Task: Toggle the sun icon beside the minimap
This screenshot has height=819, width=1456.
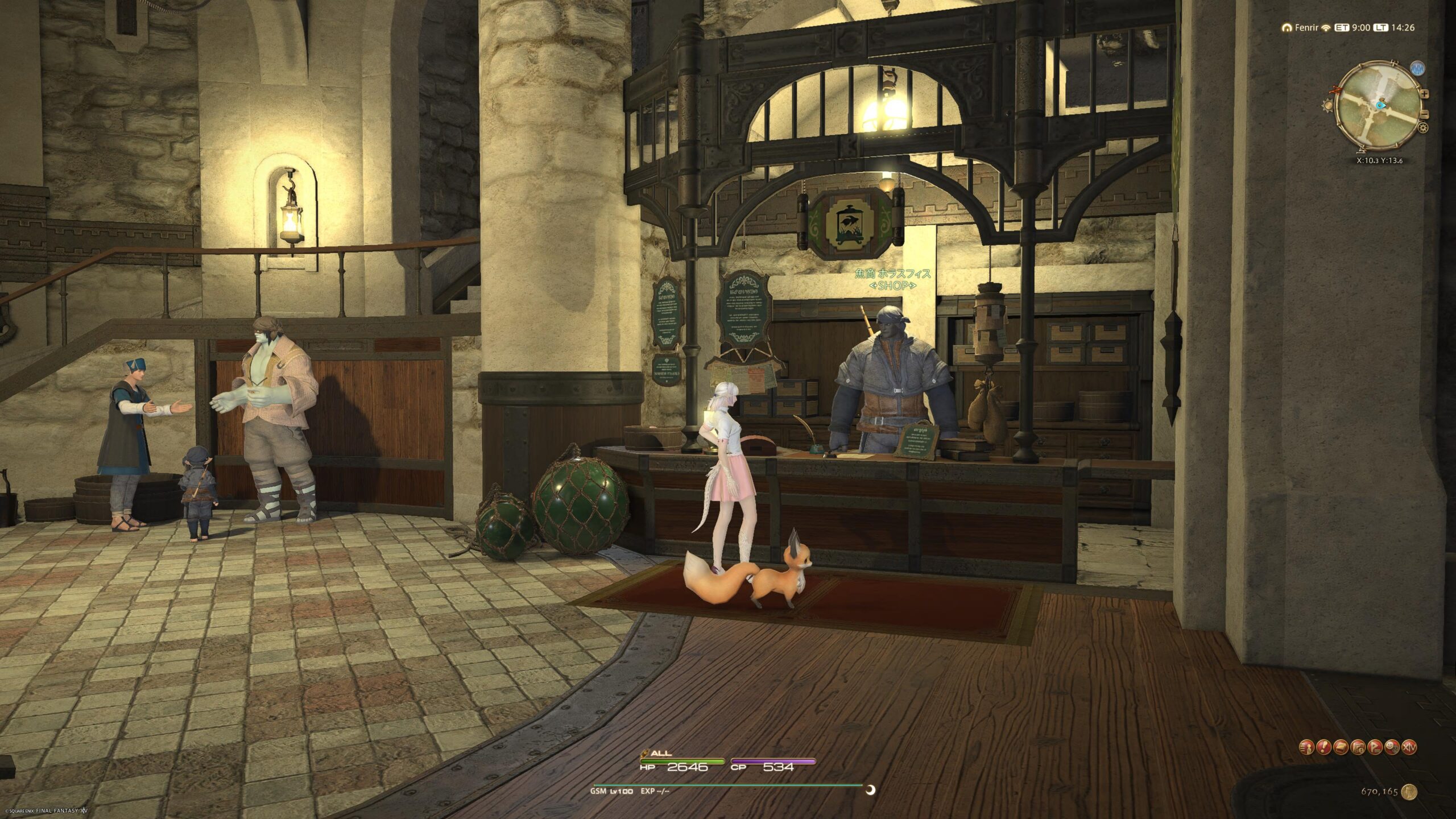Action: [1329, 105]
